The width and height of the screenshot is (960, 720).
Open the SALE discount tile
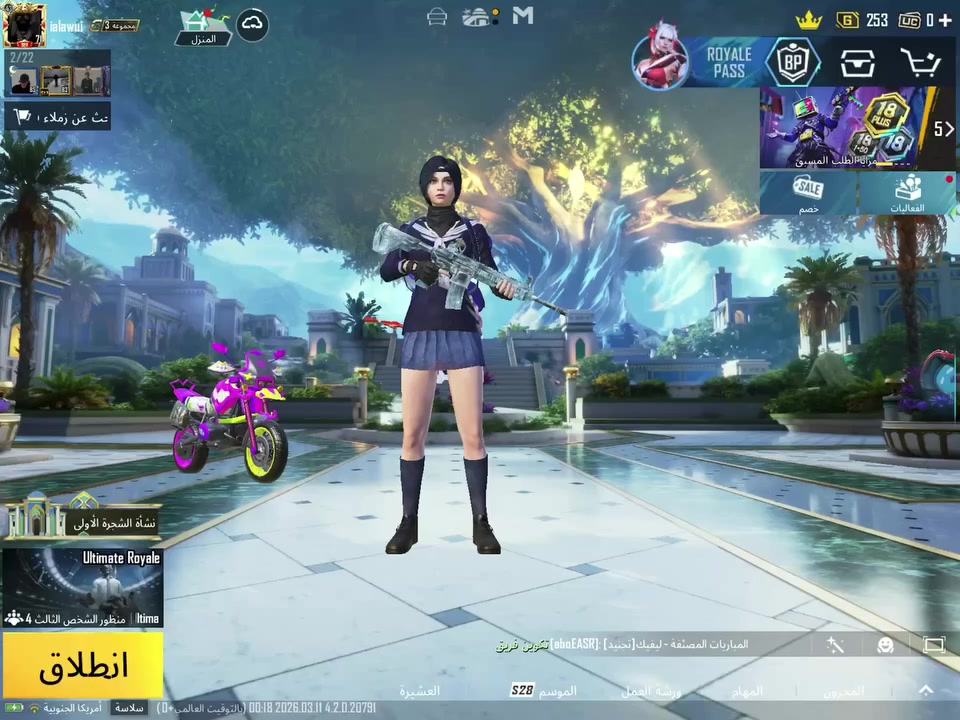click(808, 193)
